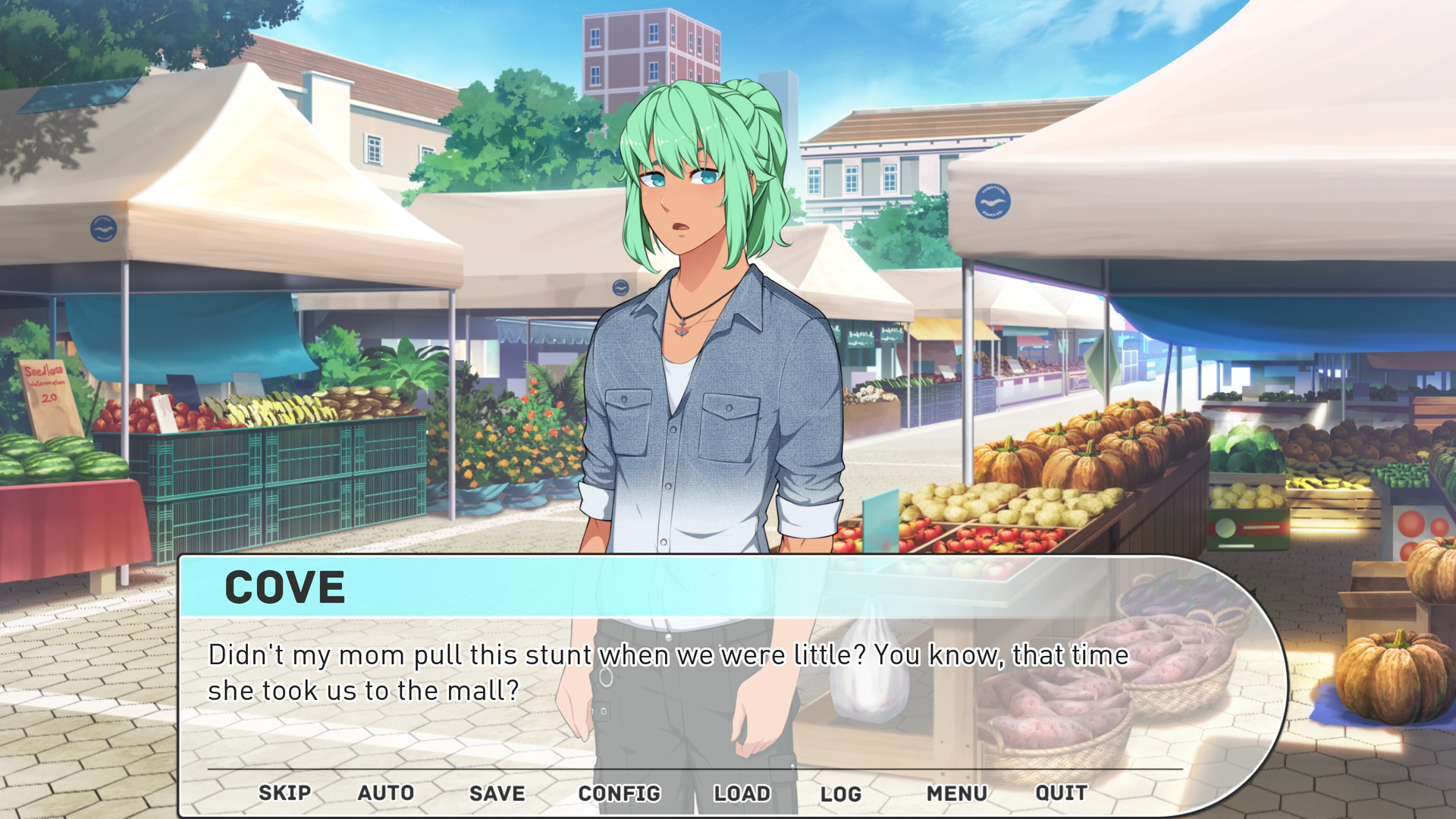1456x819 pixels.
Task: Select QUIT to exit the game
Action: point(1061,793)
